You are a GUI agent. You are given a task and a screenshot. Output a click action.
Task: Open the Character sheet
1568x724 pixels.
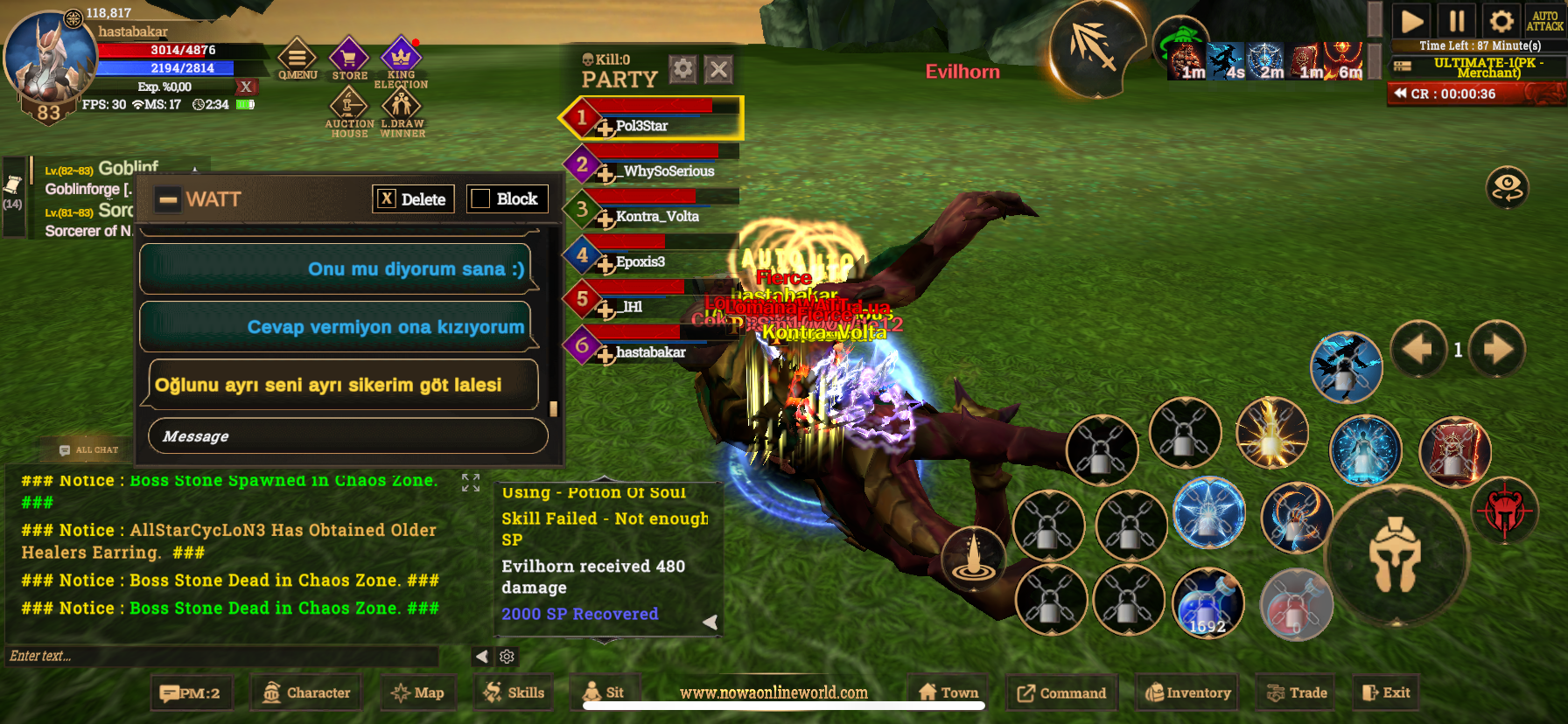tap(307, 693)
